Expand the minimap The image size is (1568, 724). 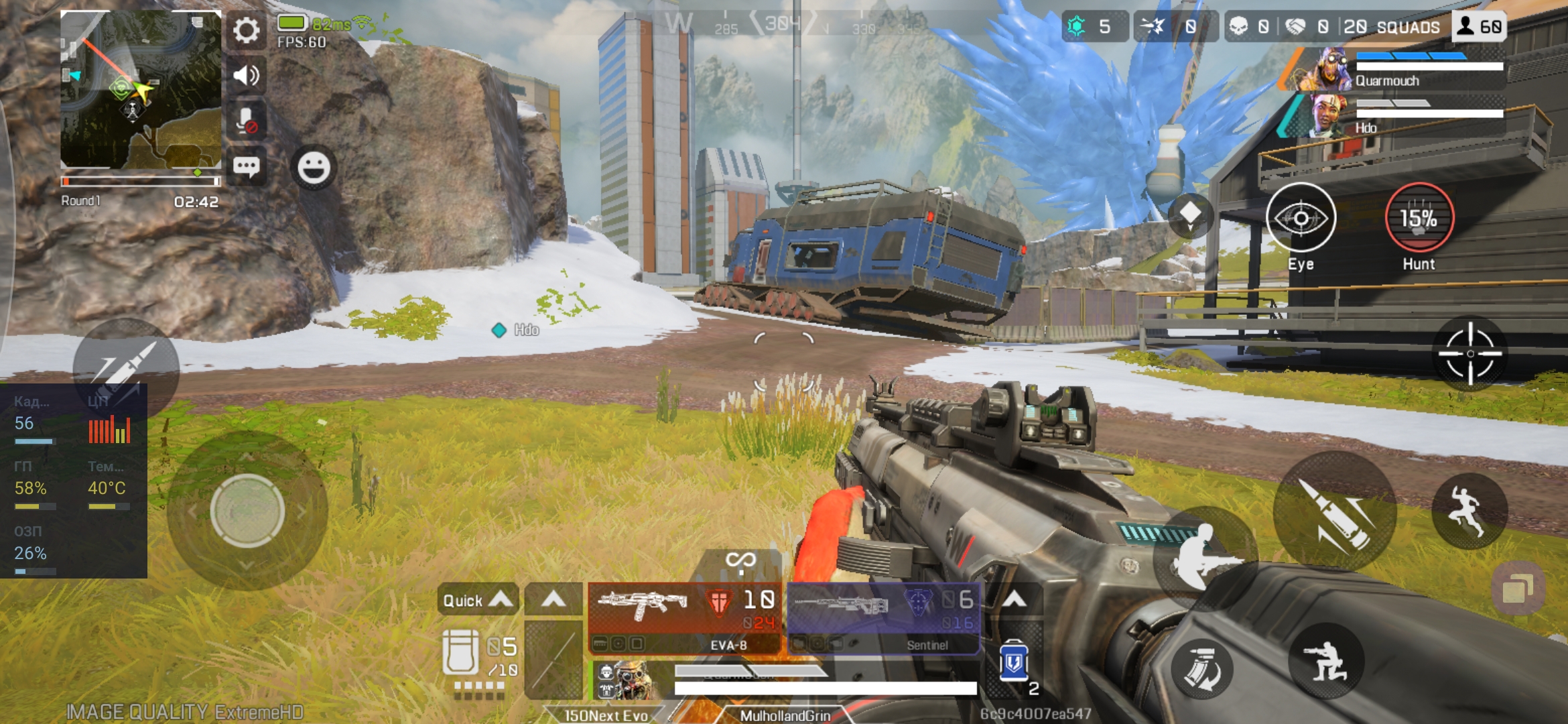[x=141, y=89]
